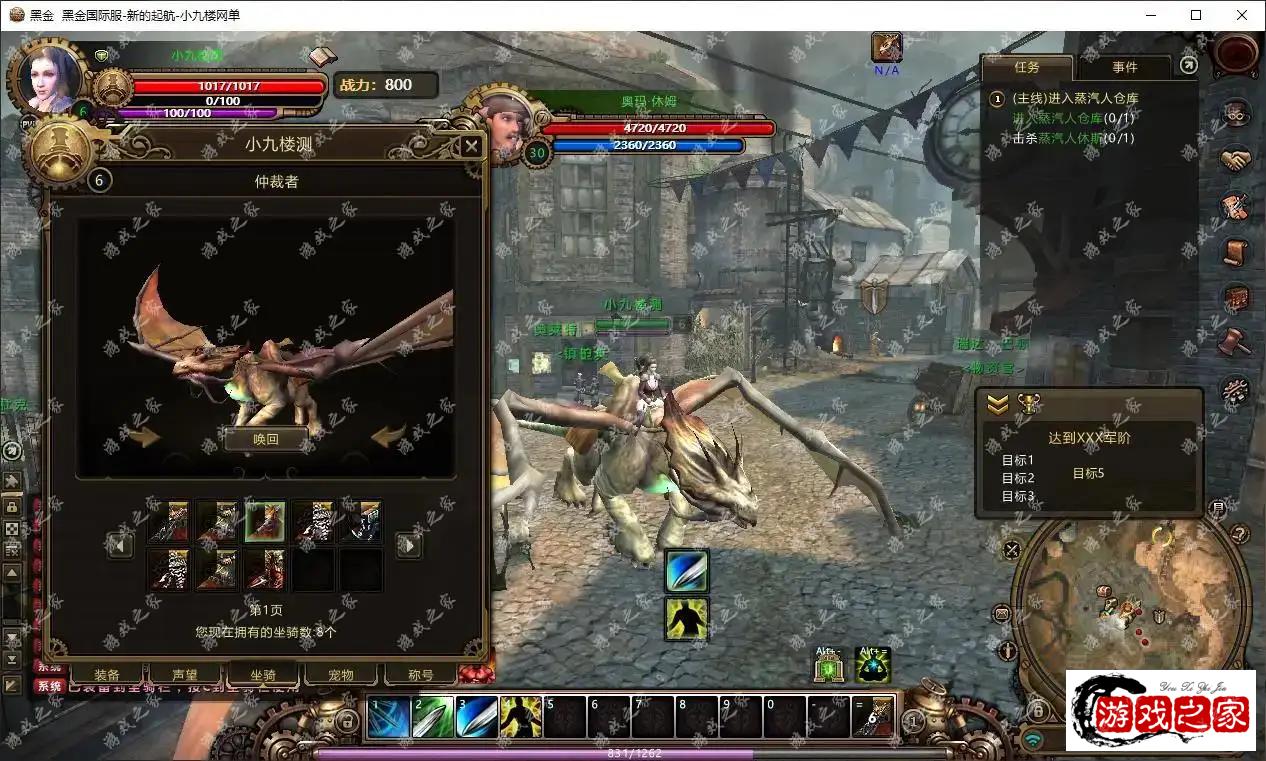Screen dimensions: 1266x761
Task: Open the 任务 quest tab
Action: click(1027, 67)
